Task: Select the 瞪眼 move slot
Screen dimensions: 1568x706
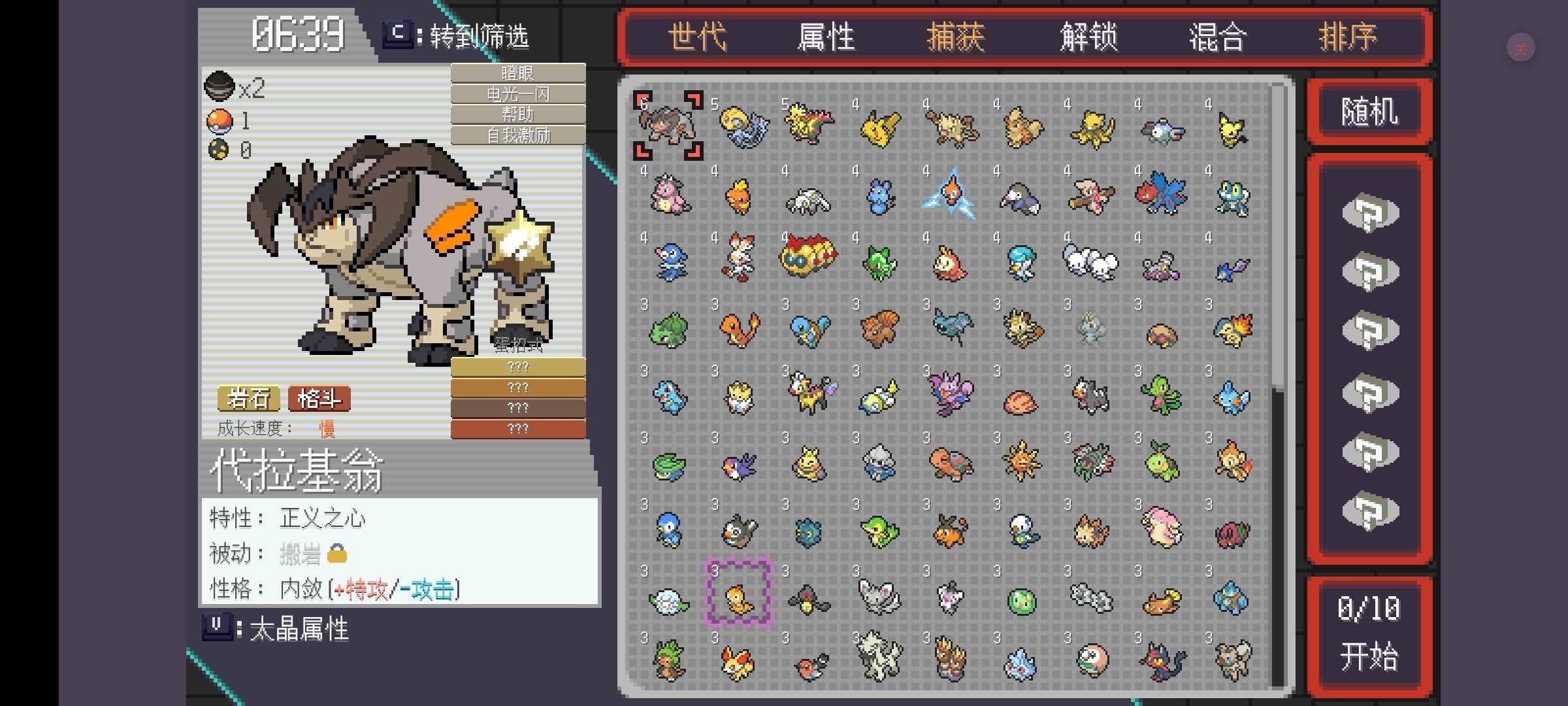Action: click(518, 73)
